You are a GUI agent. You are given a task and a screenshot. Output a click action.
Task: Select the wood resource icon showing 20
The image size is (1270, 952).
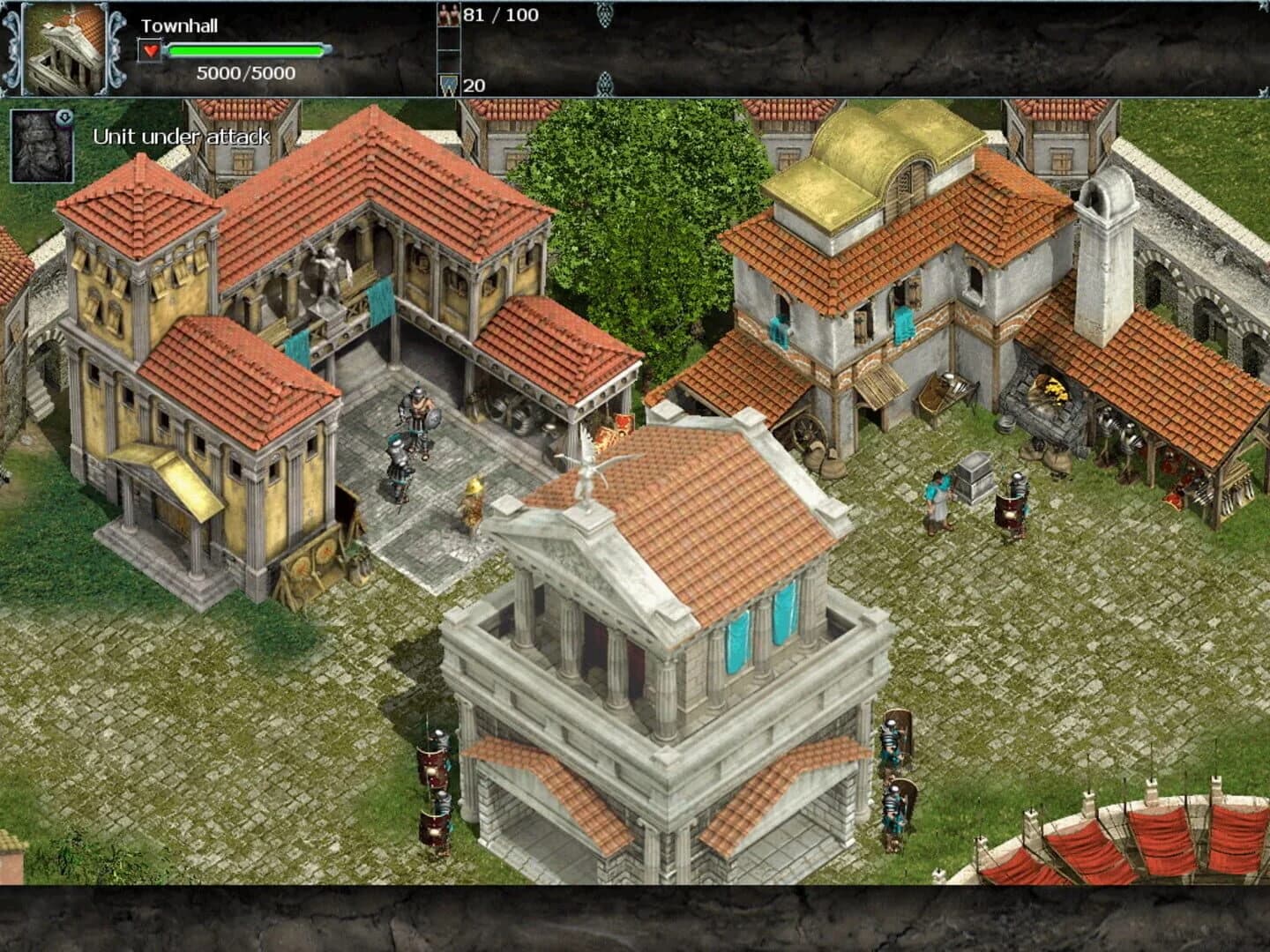[x=450, y=86]
